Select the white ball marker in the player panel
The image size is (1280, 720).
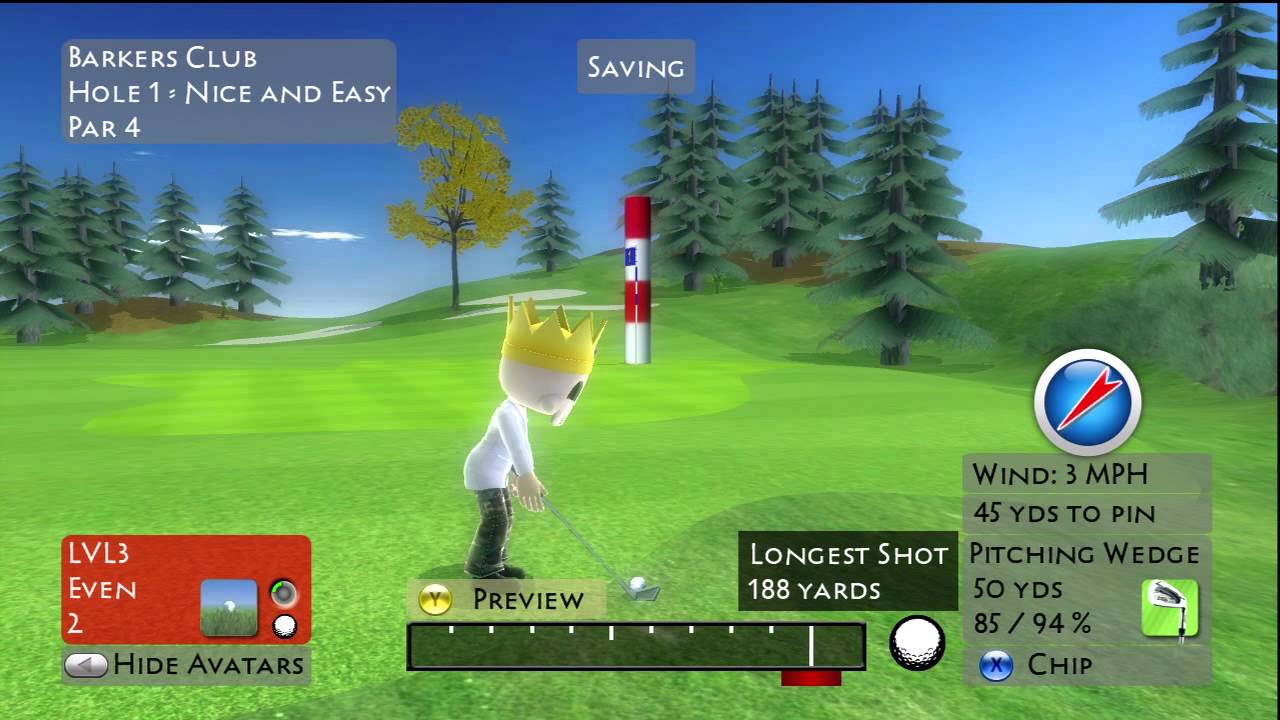(283, 623)
